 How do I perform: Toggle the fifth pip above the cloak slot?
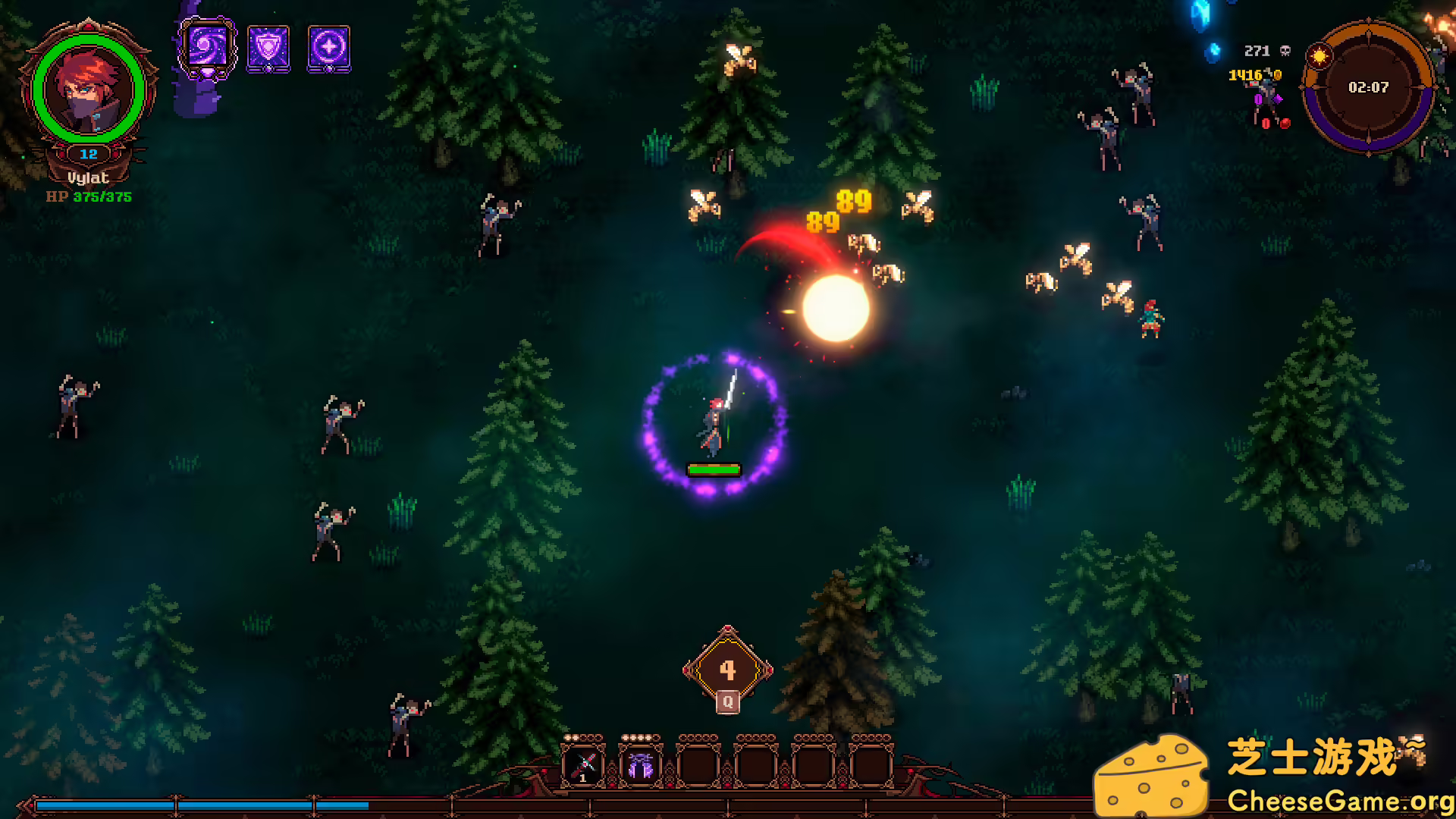(657, 736)
